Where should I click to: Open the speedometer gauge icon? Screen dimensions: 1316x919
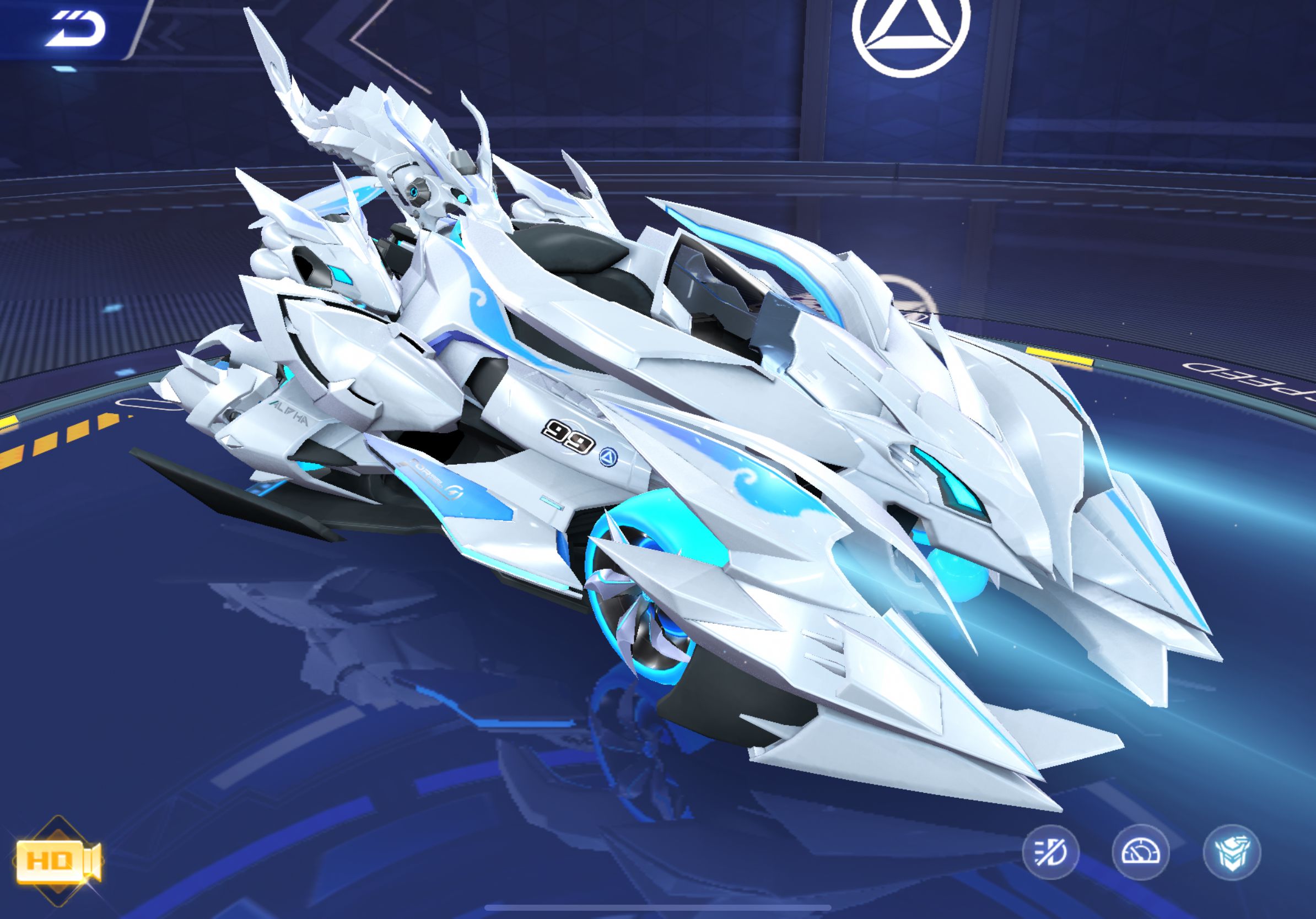pos(1141,852)
